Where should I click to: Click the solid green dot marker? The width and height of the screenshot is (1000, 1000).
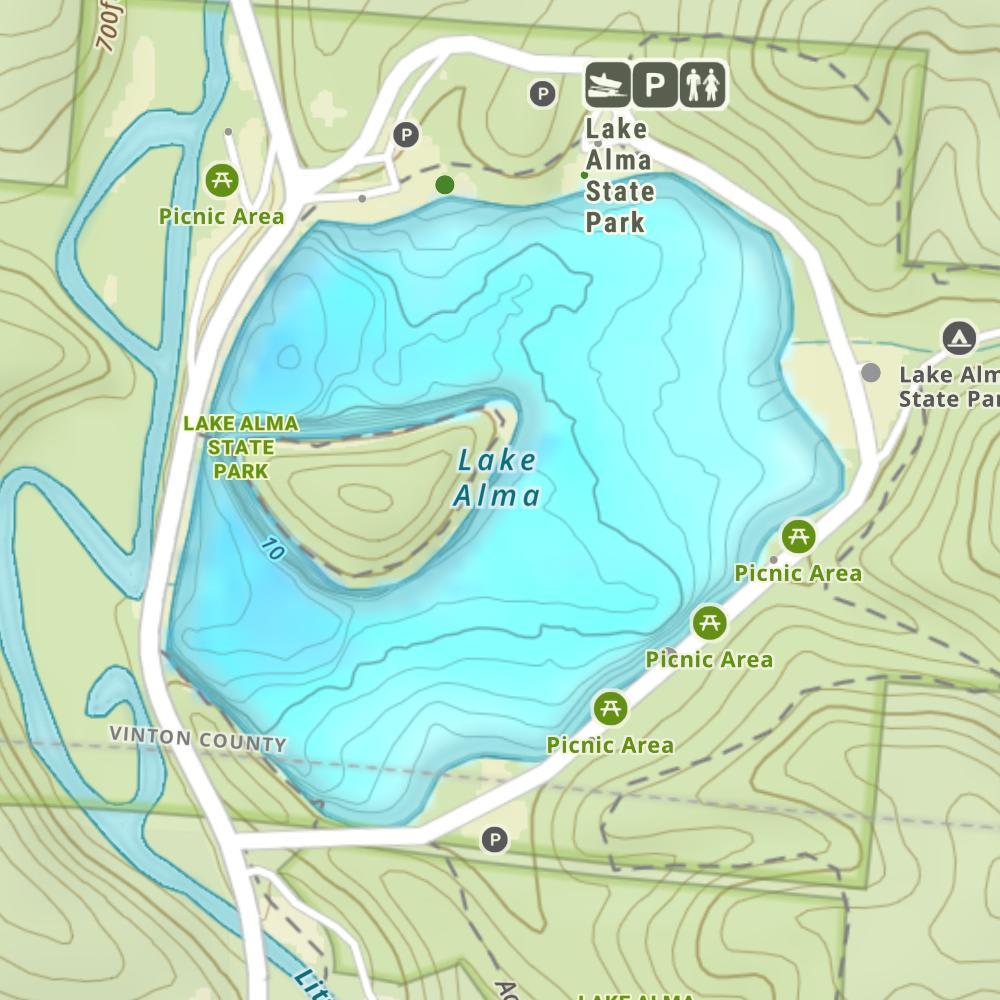[x=445, y=184]
